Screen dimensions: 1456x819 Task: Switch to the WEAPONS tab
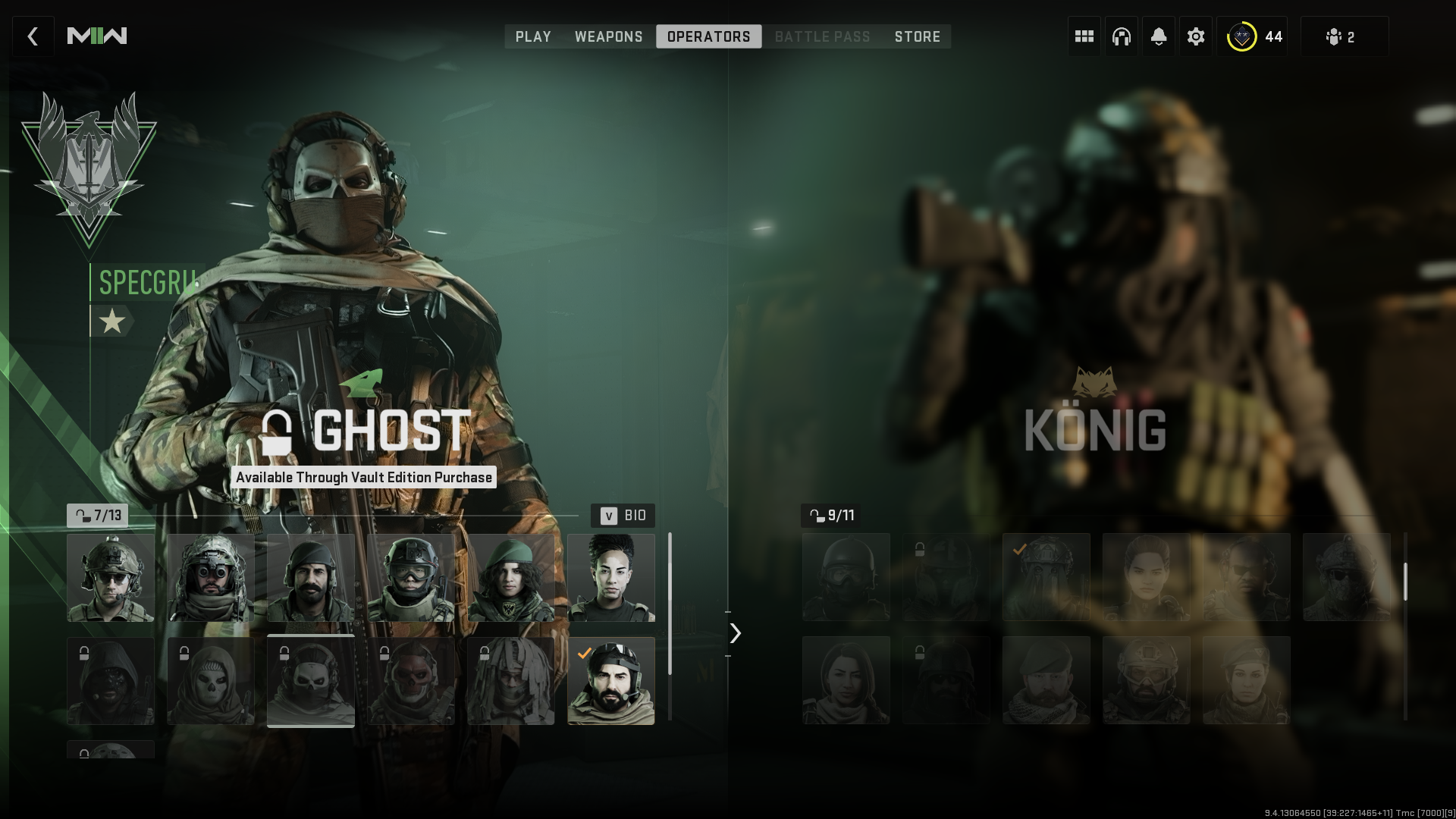click(609, 36)
